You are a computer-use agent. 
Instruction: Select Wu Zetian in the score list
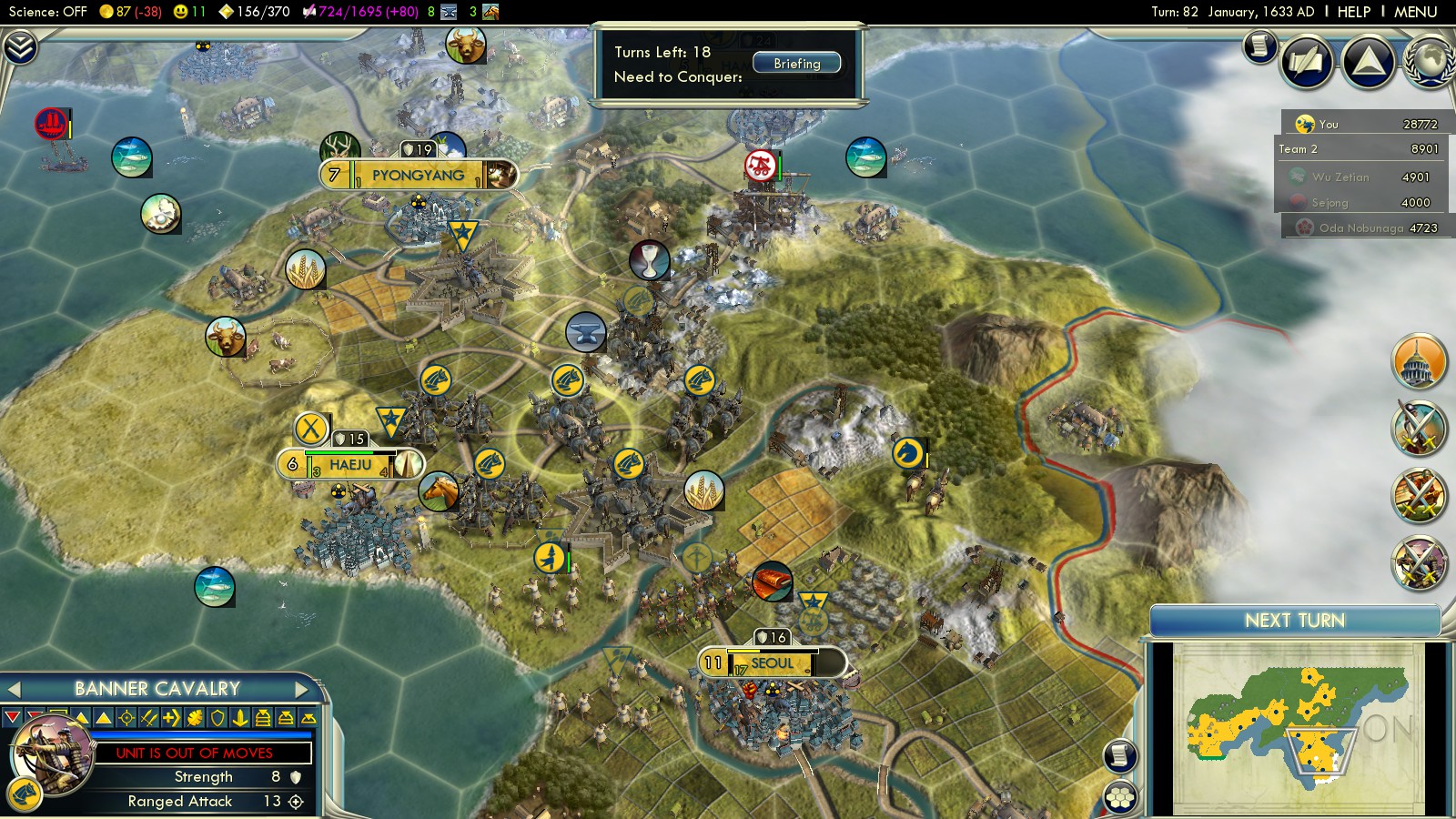(1340, 177)
